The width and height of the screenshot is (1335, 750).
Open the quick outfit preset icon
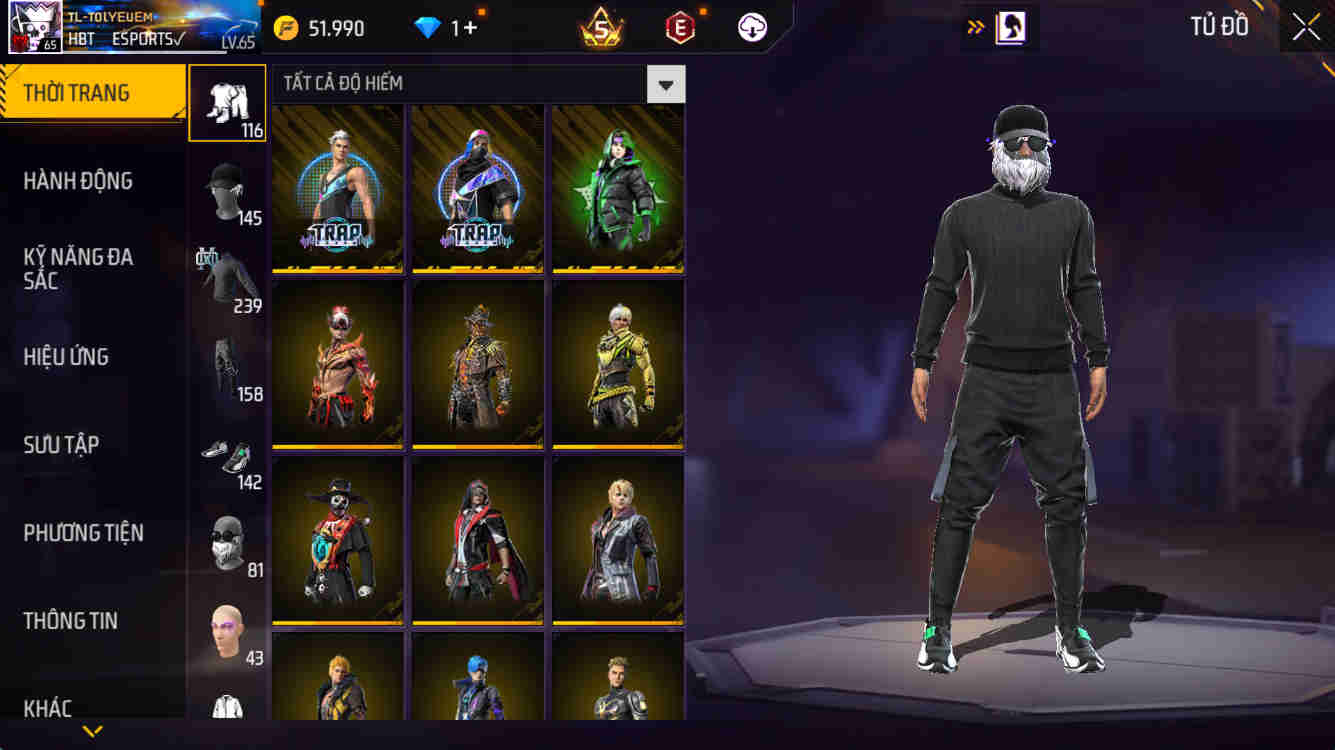tap(1010, 27)
